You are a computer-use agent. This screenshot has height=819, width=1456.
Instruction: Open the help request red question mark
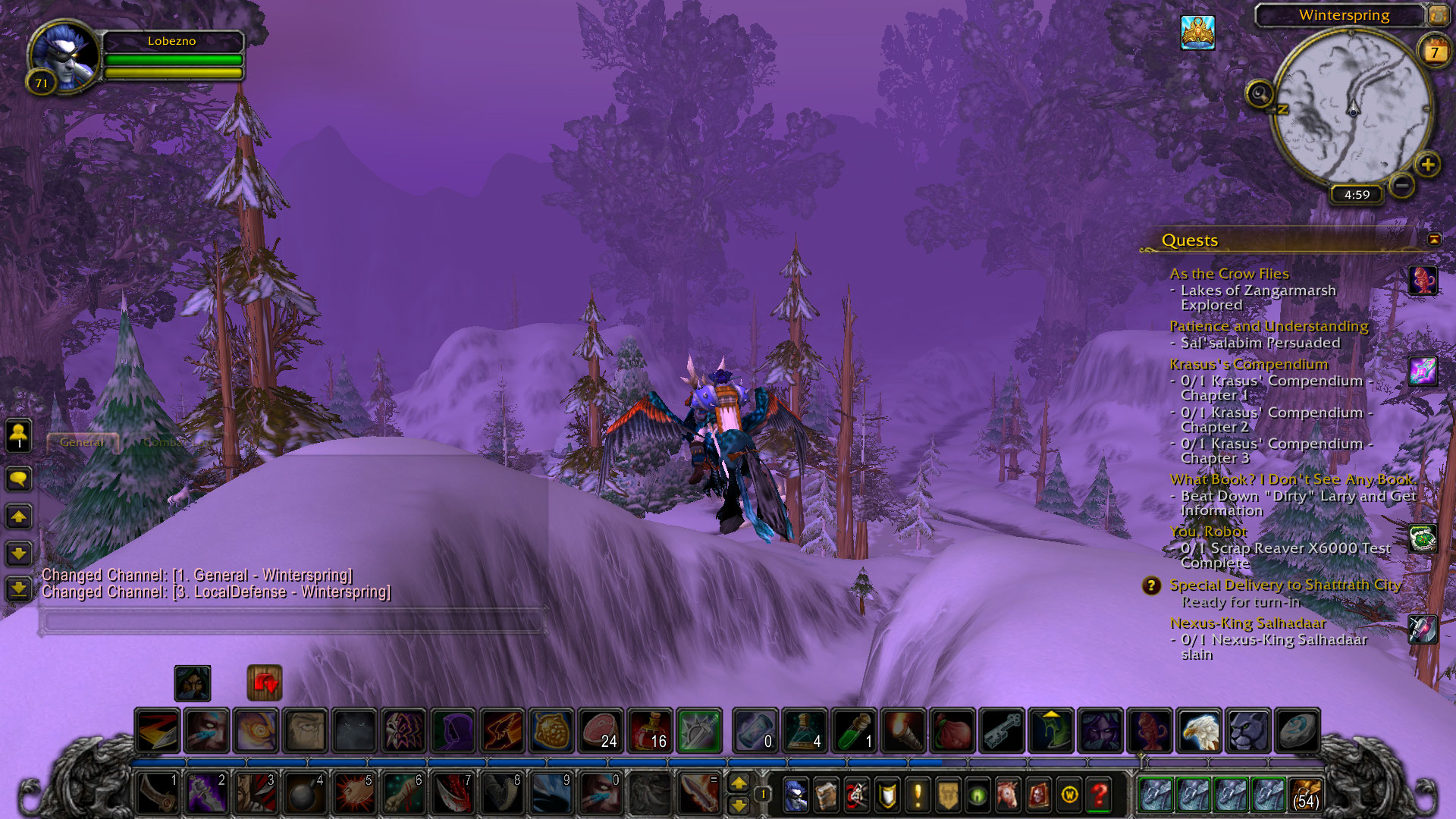pyautogui.click(x=1099, y=795)
